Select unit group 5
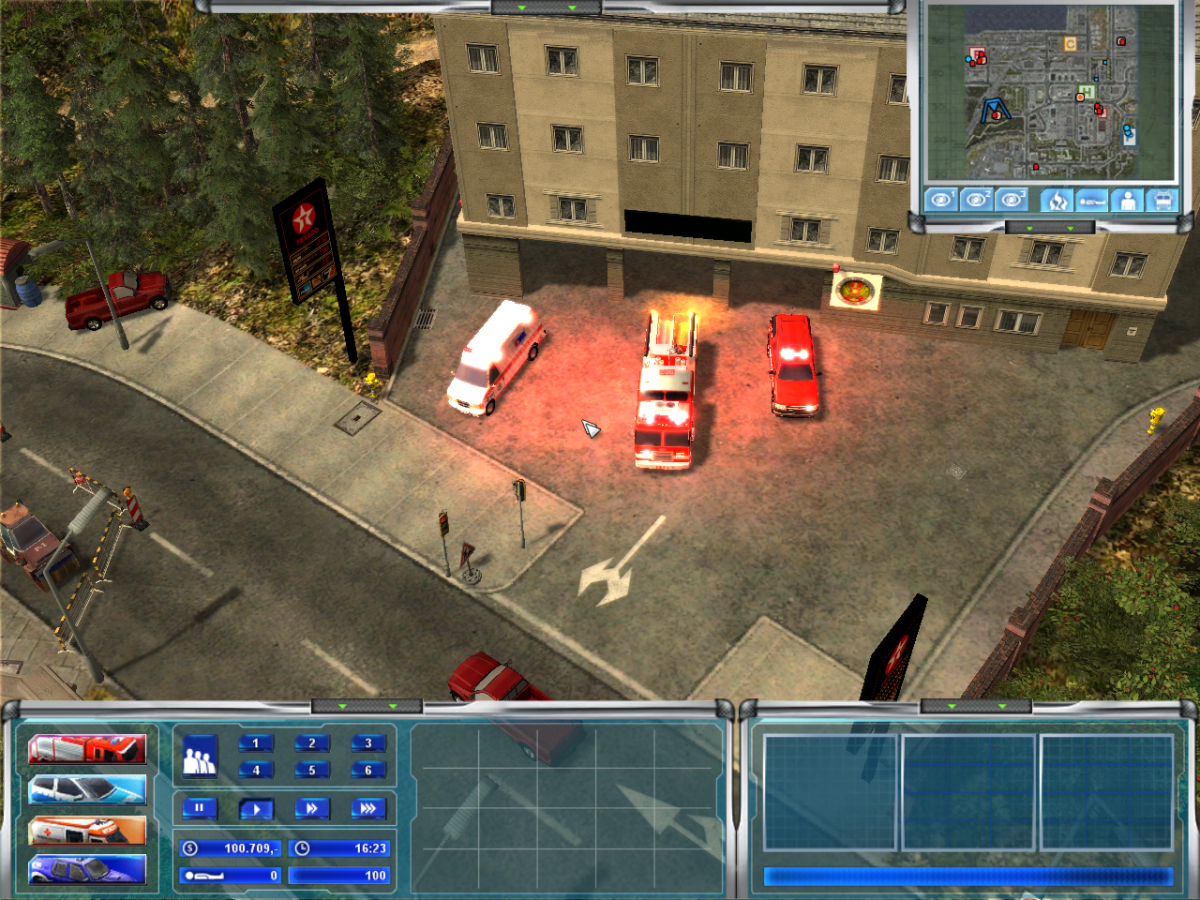This screenshot has width=1200, height=900. 312,770
